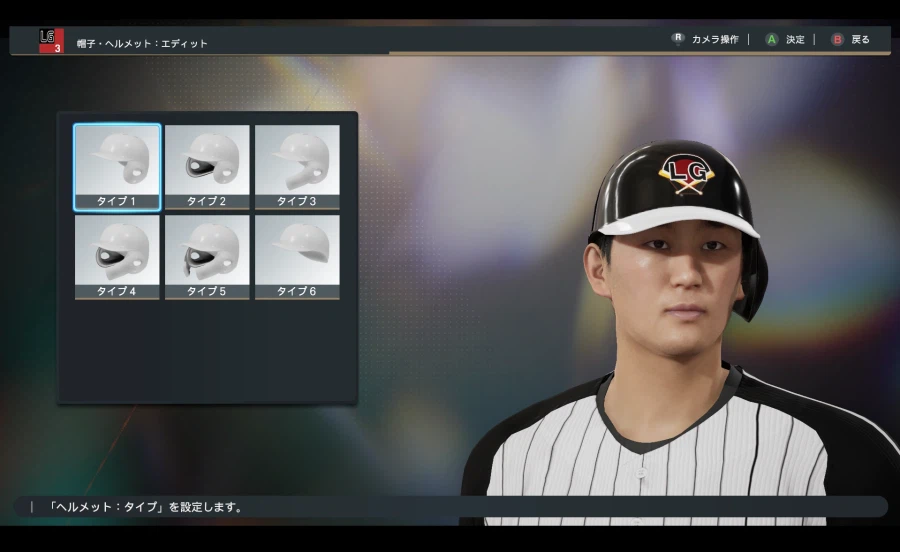900x552 pixels.
Task: Pick helmet タイプ3 option
Action: pyautogui.click(x=297, y=166)
